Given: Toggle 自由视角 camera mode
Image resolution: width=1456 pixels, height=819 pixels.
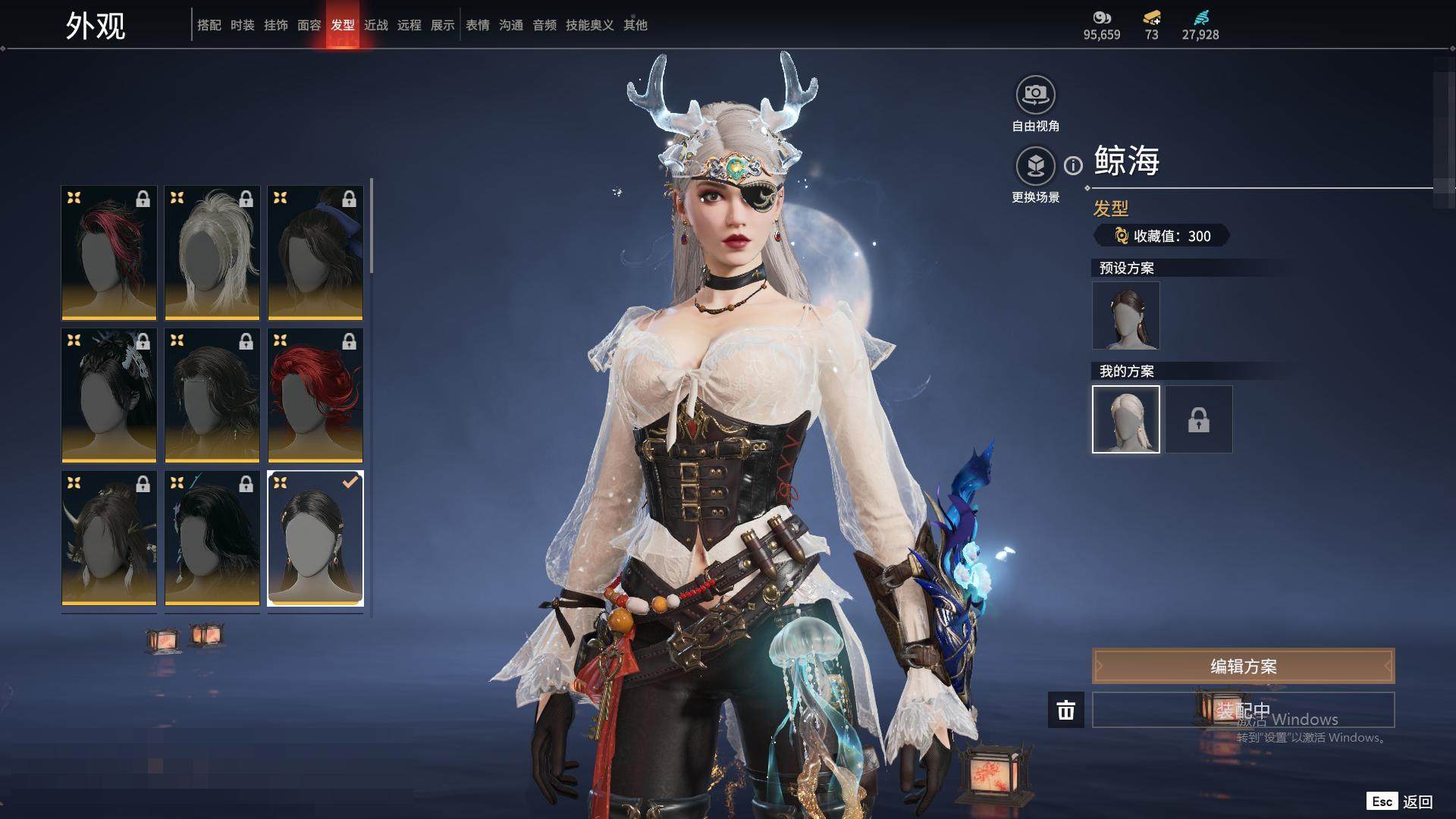Looking at the screenshot, I should [1035, 96].
